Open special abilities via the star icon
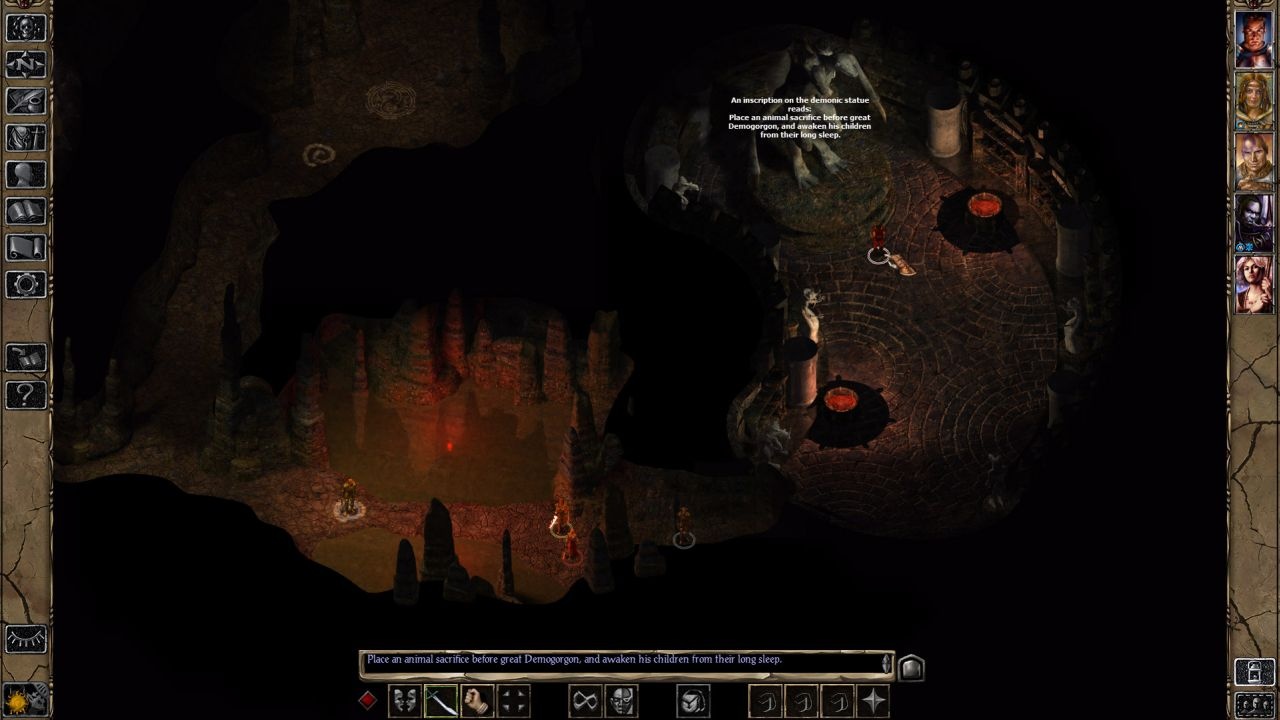Viewport: 1280px width, 720px height. point(873,701)
